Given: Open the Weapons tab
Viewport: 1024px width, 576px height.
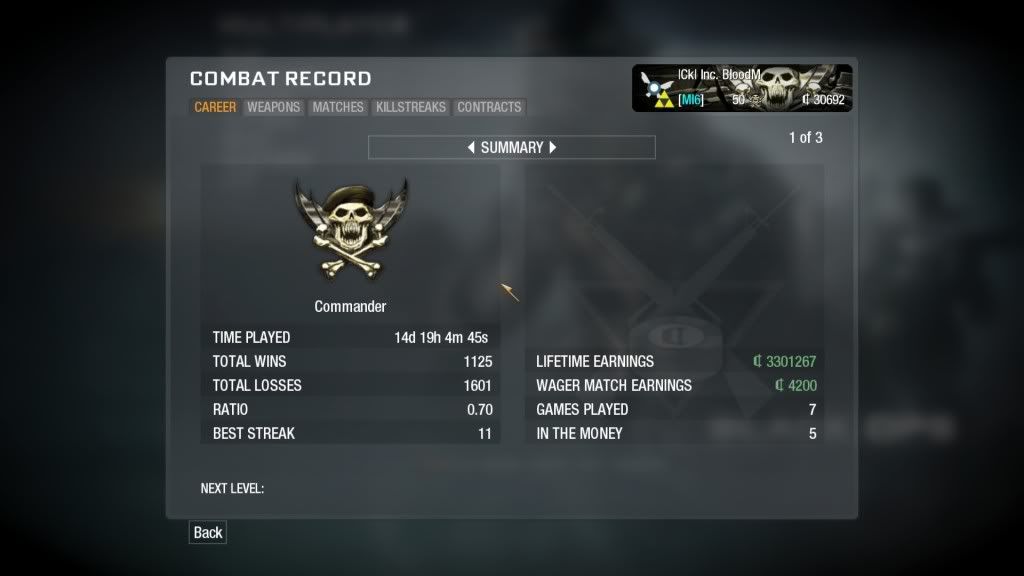Looking at the screenshot, I should [x=274, y=107].
